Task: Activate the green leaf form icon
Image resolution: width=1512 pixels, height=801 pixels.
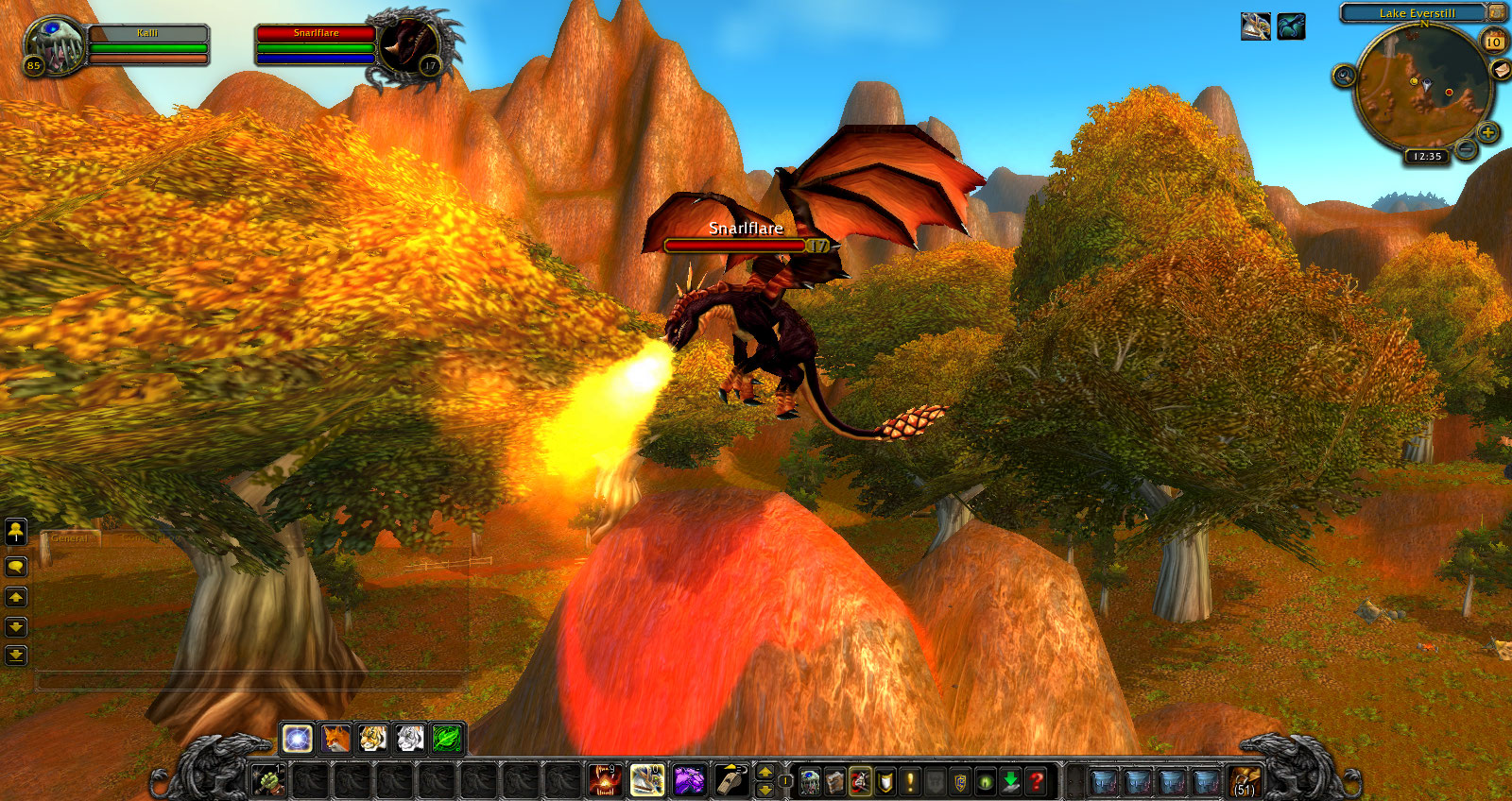Action: 447,738
